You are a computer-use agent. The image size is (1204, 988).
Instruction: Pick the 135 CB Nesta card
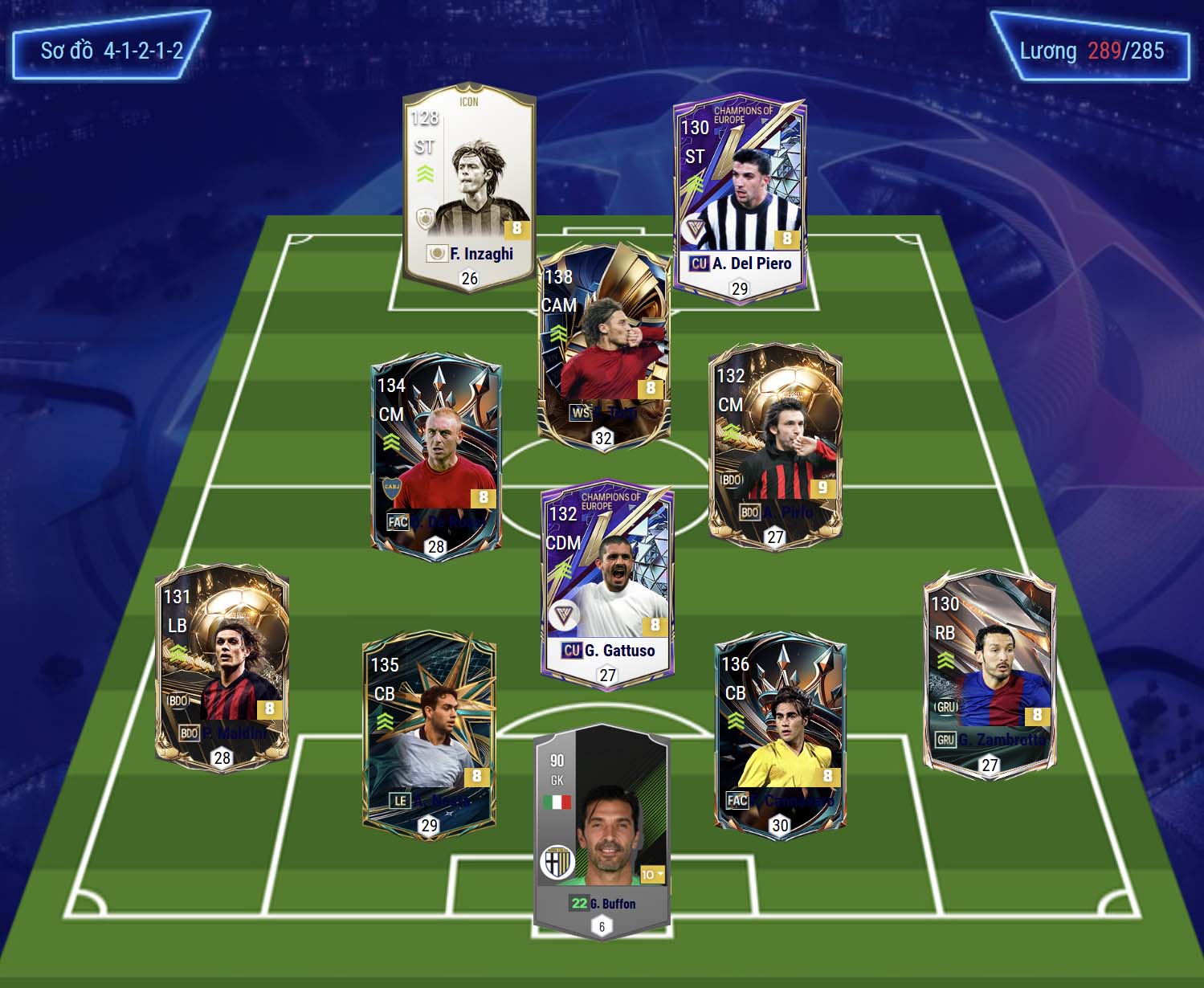[x=429, y=735]
